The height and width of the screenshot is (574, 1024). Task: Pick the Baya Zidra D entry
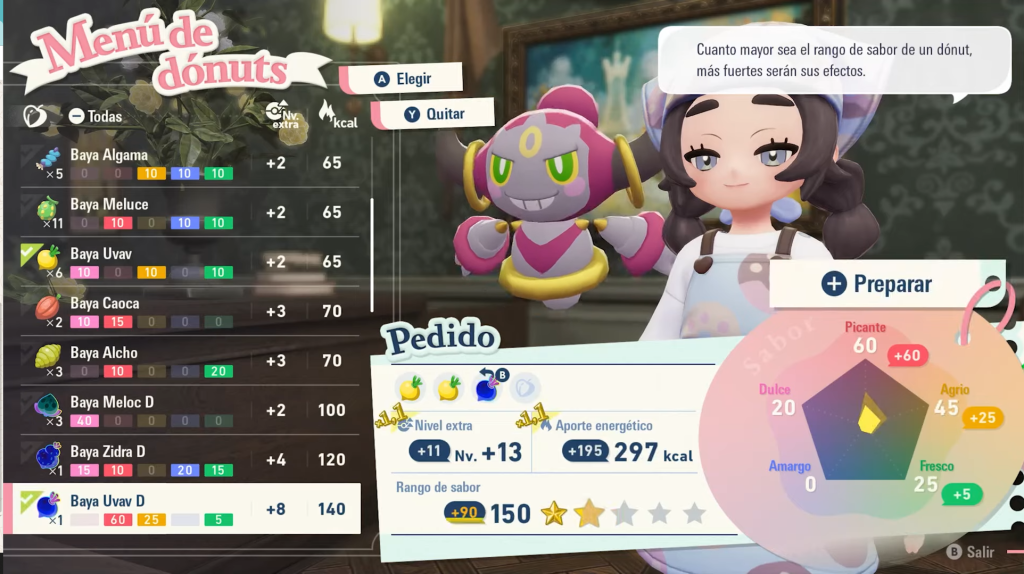190,459
